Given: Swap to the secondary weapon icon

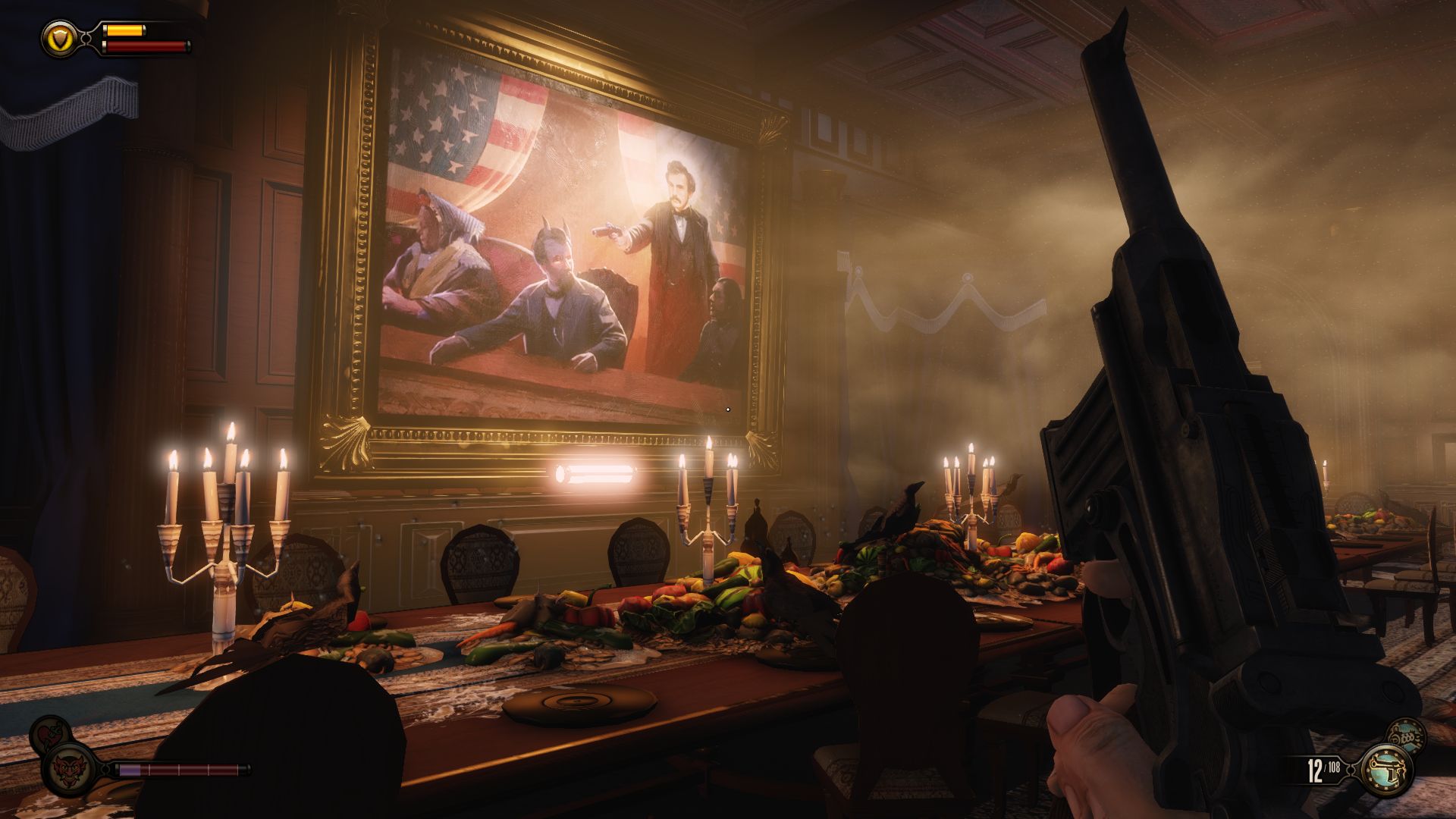Looking at the screenshot, I should coord(1407,735).
